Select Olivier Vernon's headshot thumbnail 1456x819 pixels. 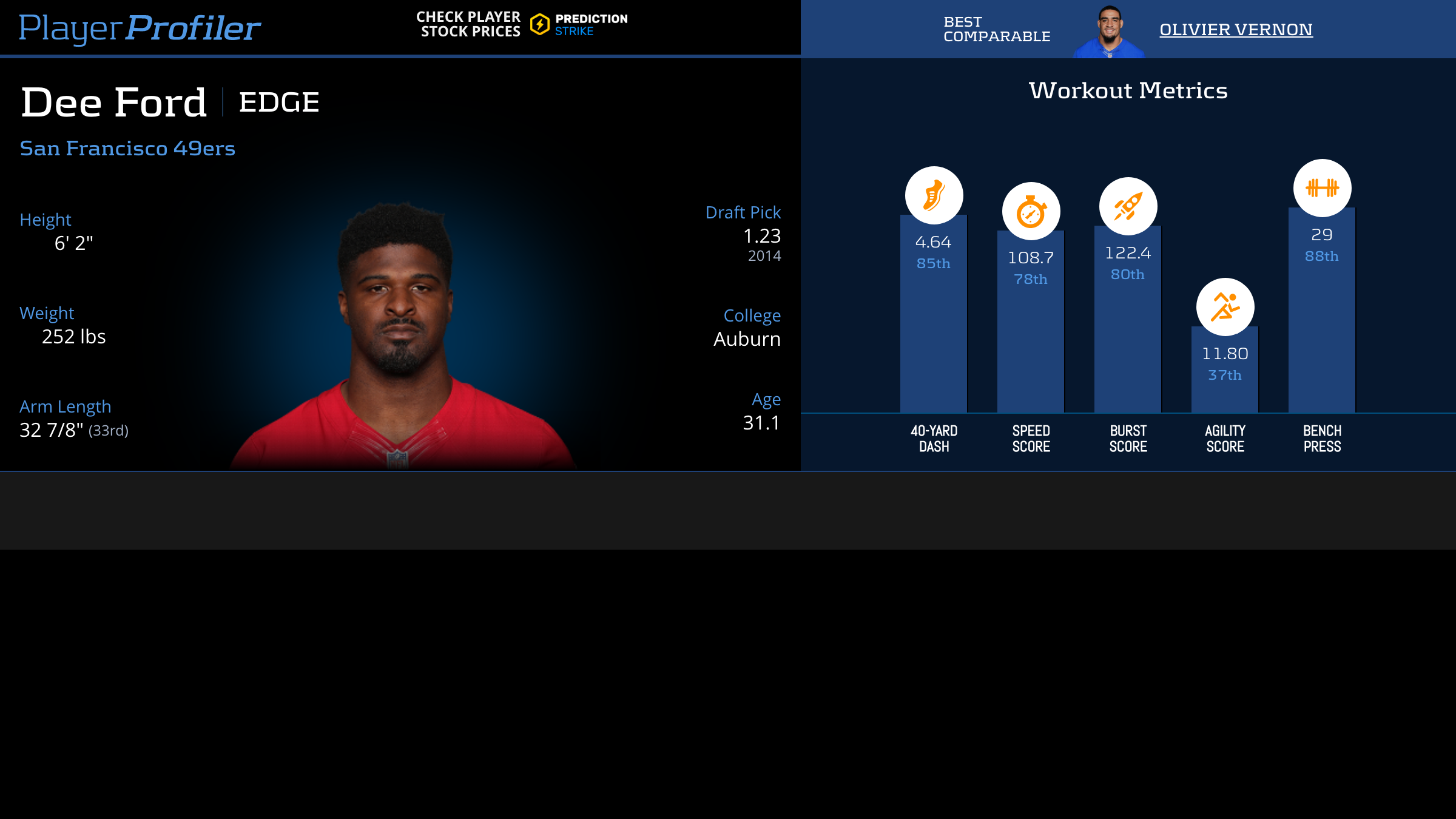click(x=1109, y=32)
